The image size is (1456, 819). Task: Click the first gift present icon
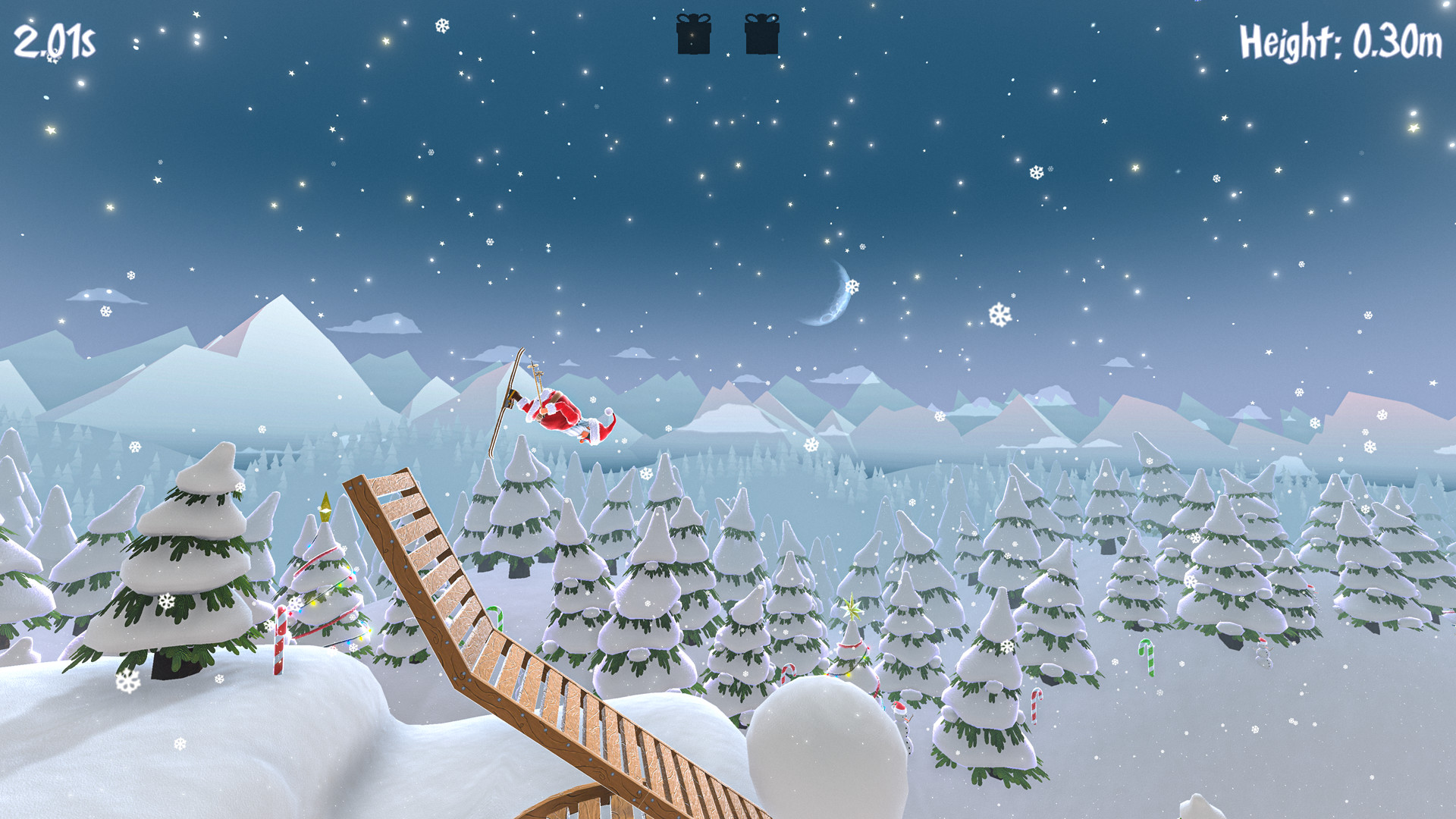[695, 35]
